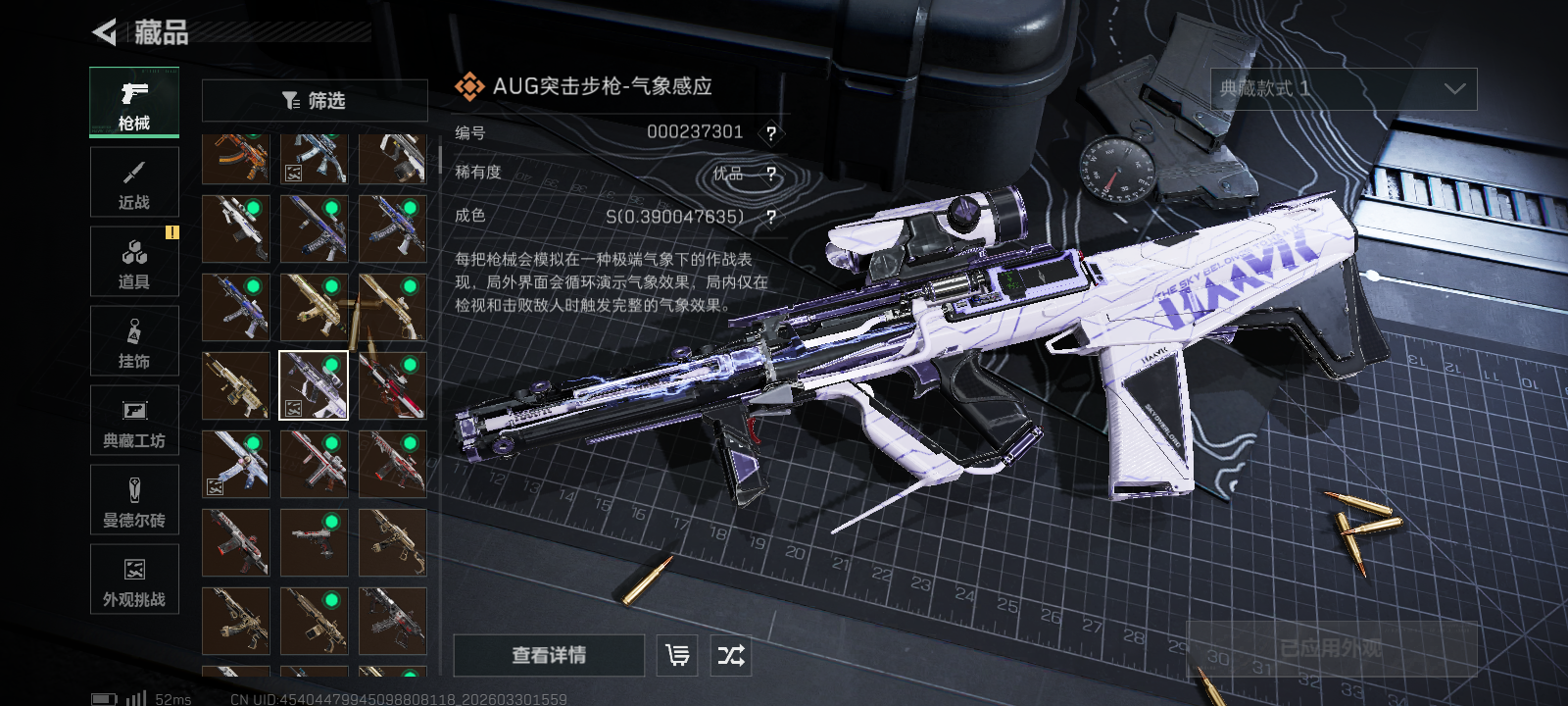The image size is (1568, 706).
Task: Click the shuffle arrows icon button
Action: tap(731, 655)
